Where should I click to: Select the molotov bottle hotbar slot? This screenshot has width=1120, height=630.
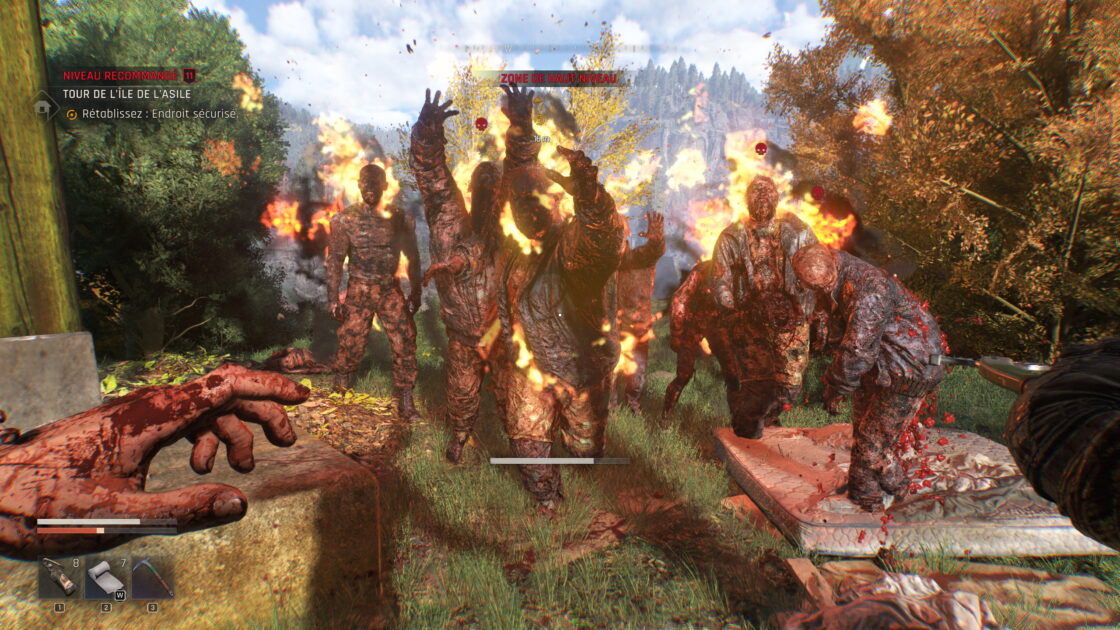point(59,577)
